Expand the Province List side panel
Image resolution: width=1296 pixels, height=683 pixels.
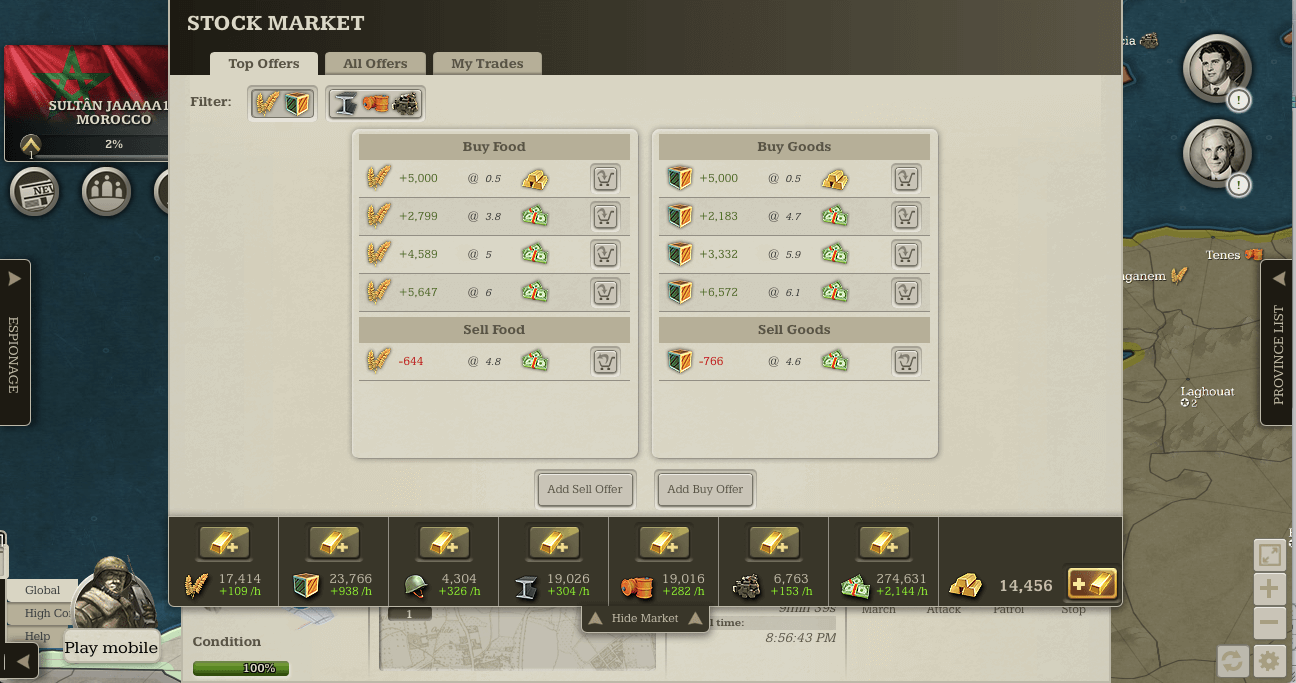coord(1277,342)
